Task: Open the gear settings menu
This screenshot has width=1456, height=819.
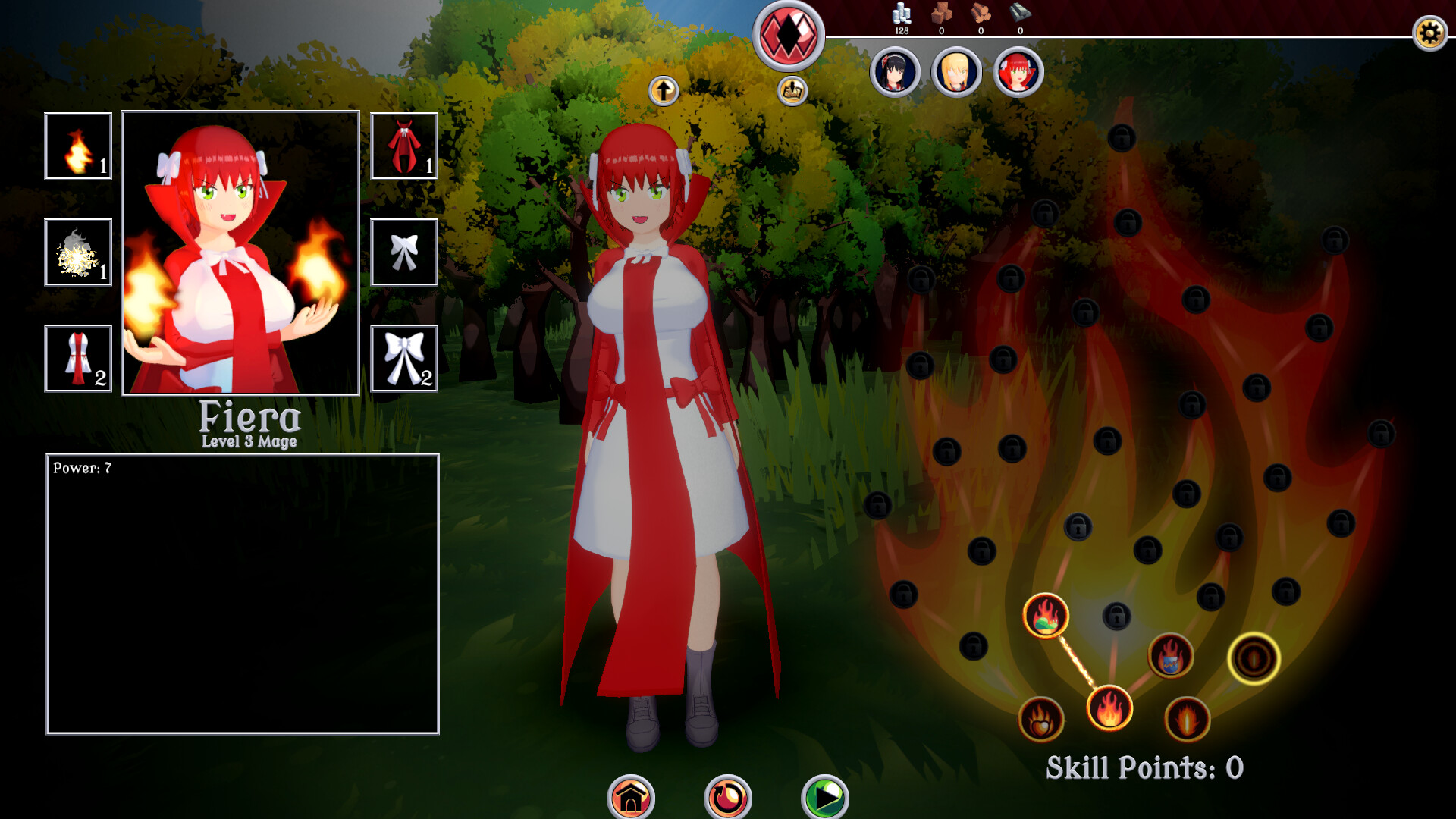Action: 1429,33
